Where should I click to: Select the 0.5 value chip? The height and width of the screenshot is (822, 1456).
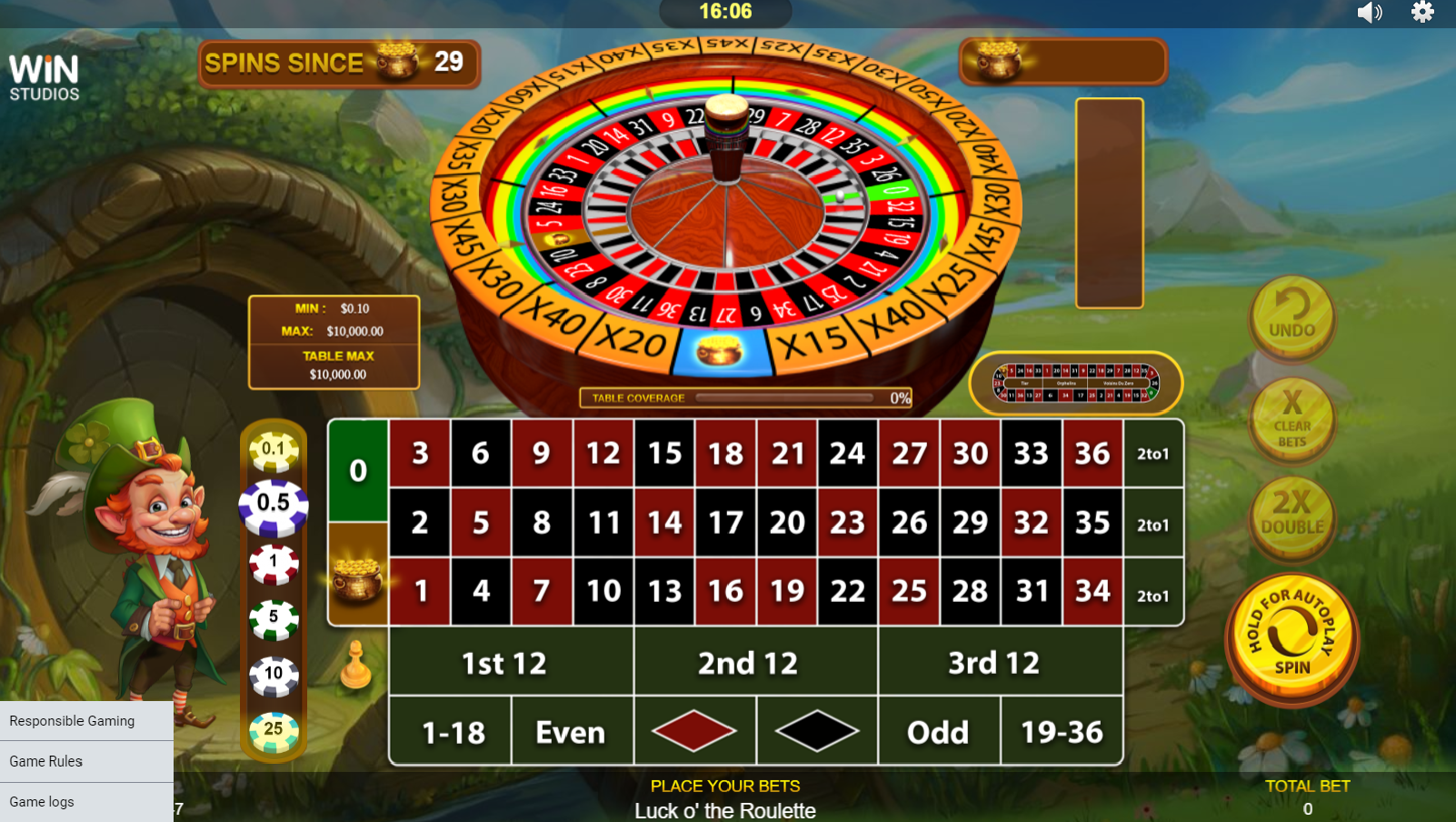tap(273, 501)
